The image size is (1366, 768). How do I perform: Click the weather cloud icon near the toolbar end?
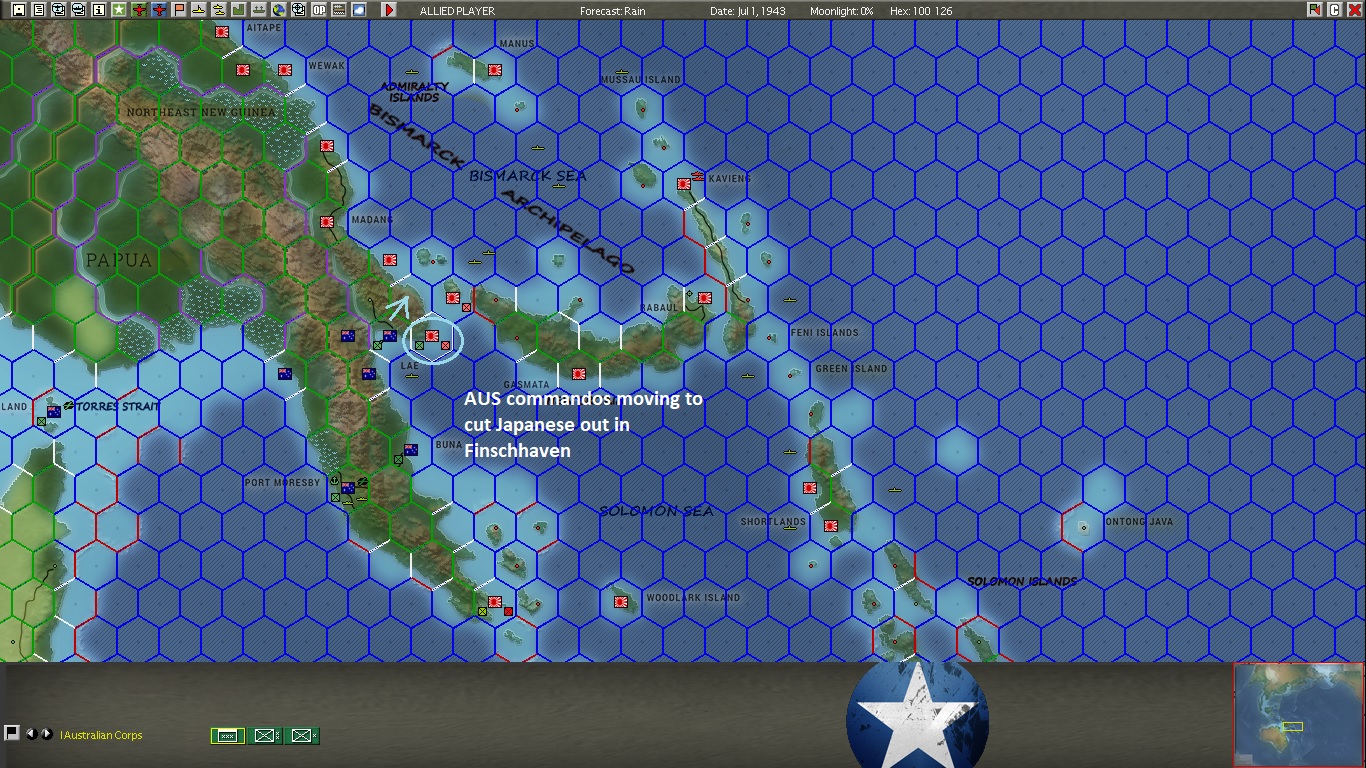tap(357, 10)
